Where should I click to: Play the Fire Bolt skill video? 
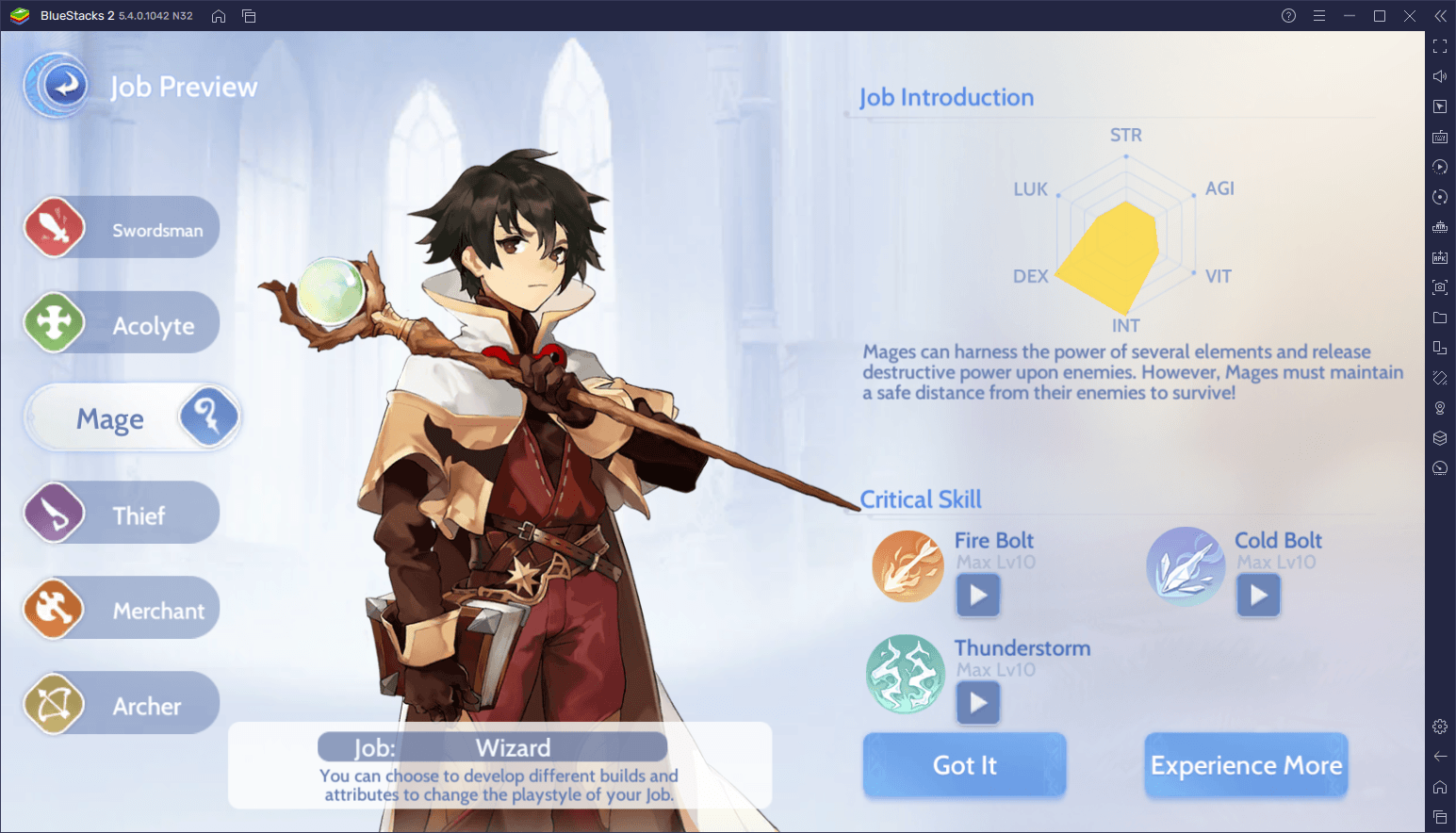pyautogui.click(x=977, y=595)
